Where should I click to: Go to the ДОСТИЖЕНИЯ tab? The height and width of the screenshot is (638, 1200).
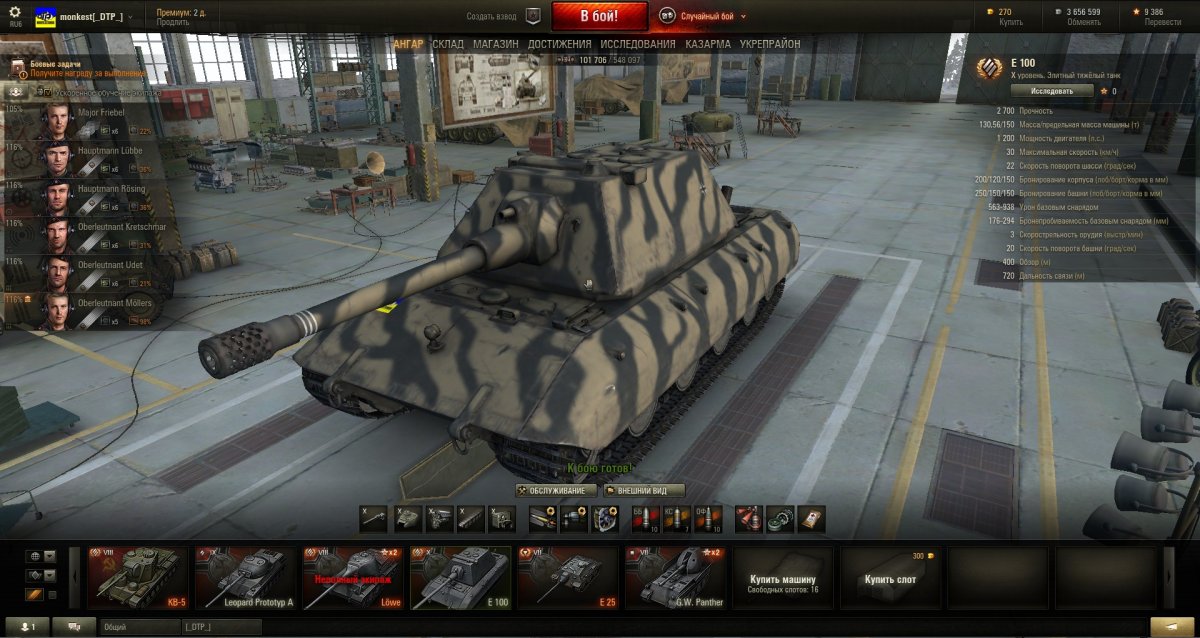[x=560, y=44]
